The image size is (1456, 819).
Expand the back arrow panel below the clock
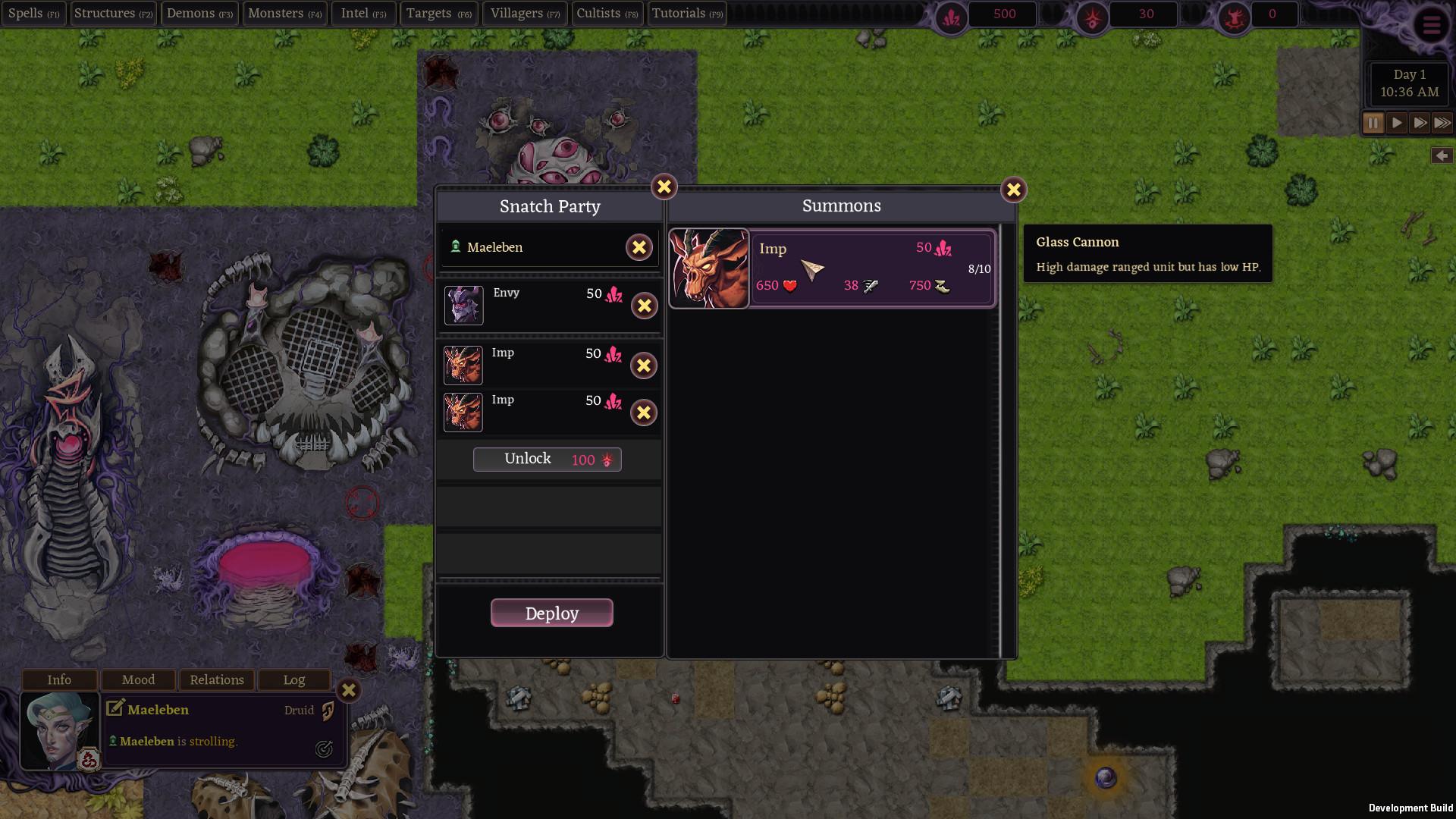click(x=1441, y=155)
